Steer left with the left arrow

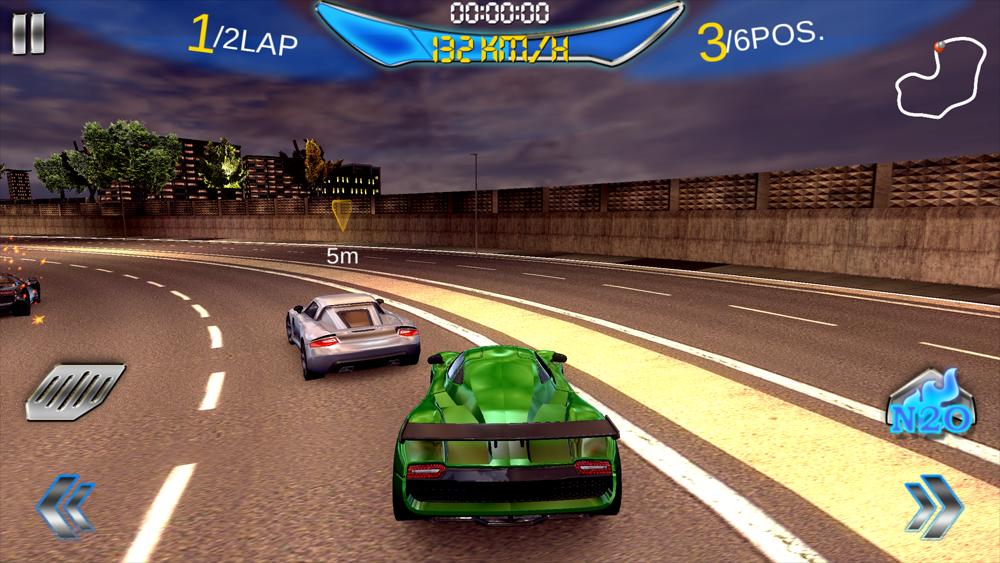66,507
